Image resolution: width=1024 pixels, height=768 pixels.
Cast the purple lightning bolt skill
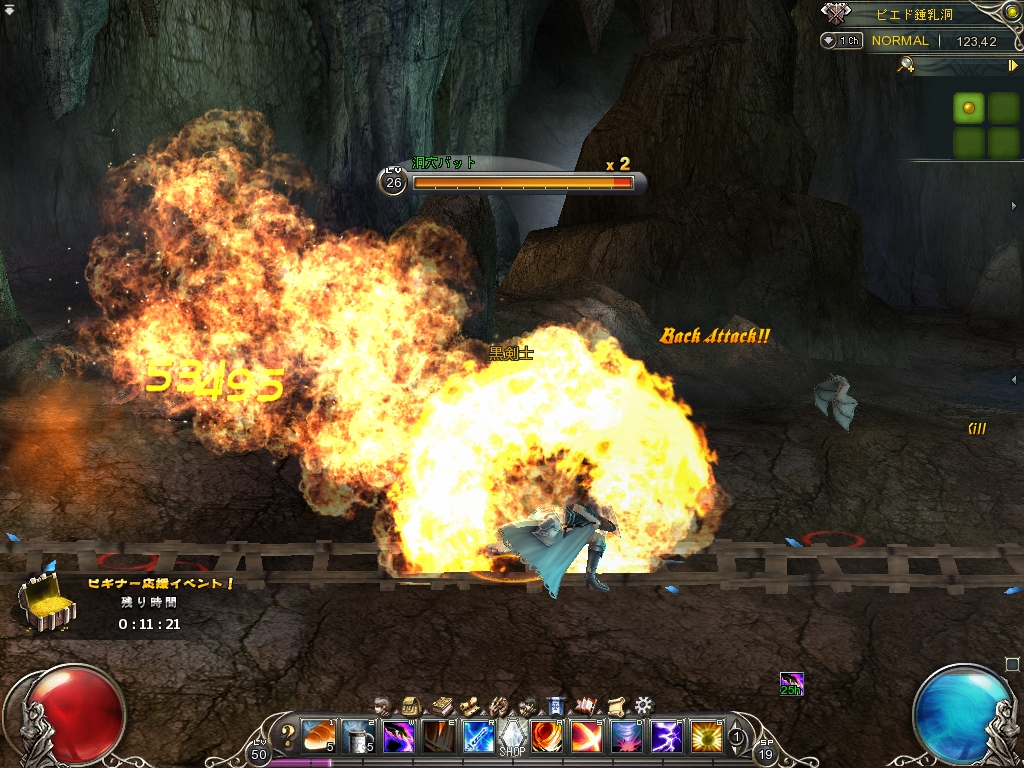(666, 737)
